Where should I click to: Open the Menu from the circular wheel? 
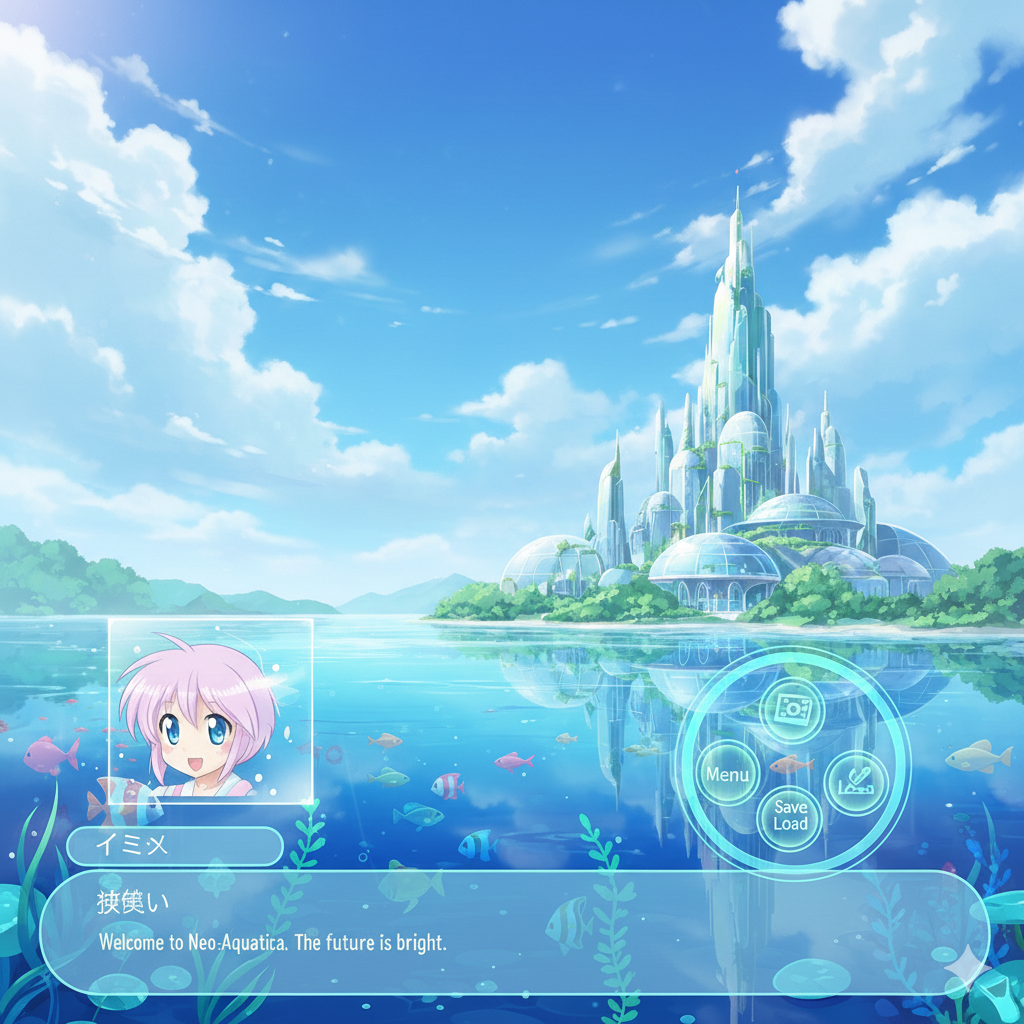click(727, 774)
